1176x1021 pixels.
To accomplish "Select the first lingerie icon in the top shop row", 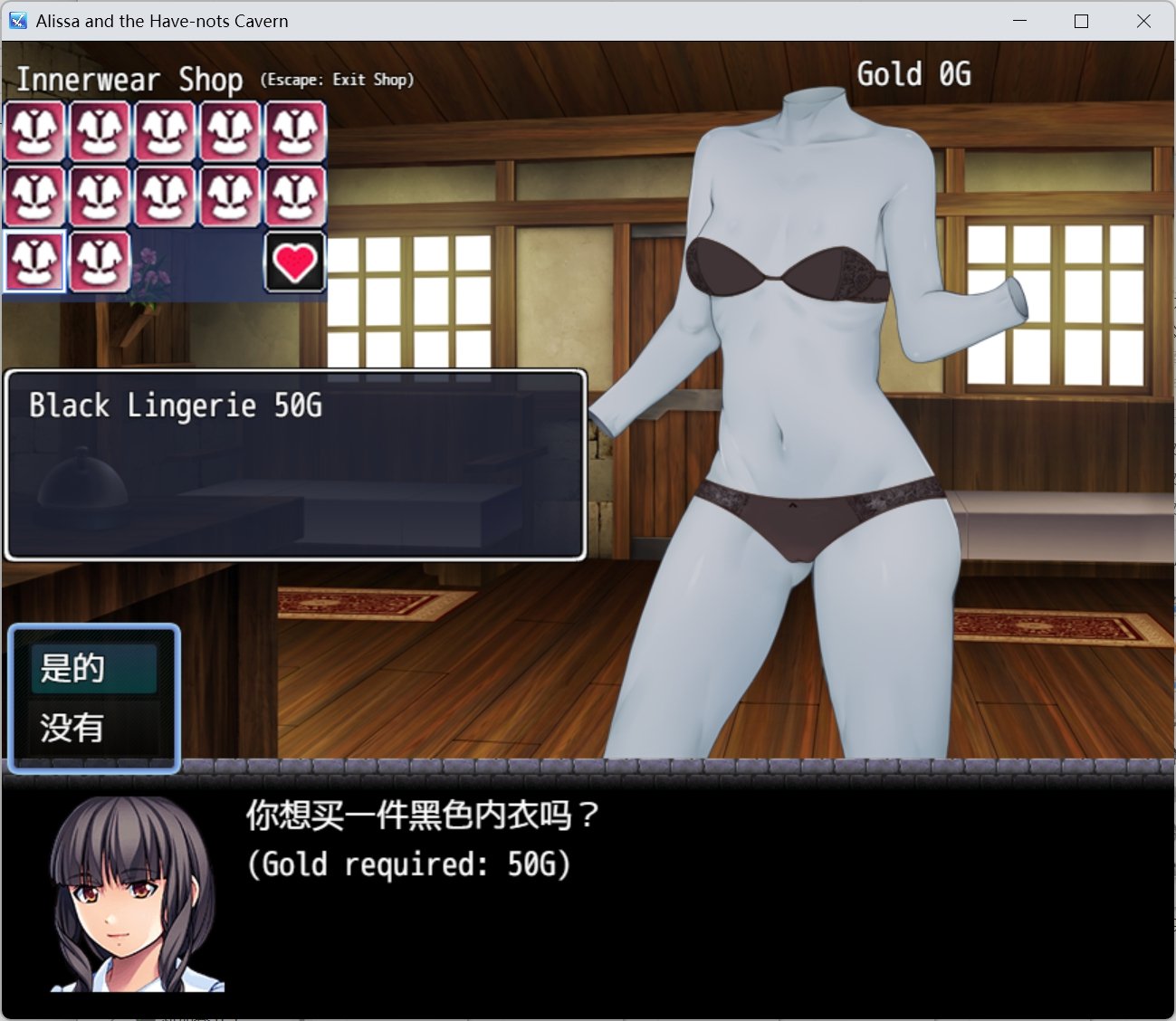I will click(34, 130).
